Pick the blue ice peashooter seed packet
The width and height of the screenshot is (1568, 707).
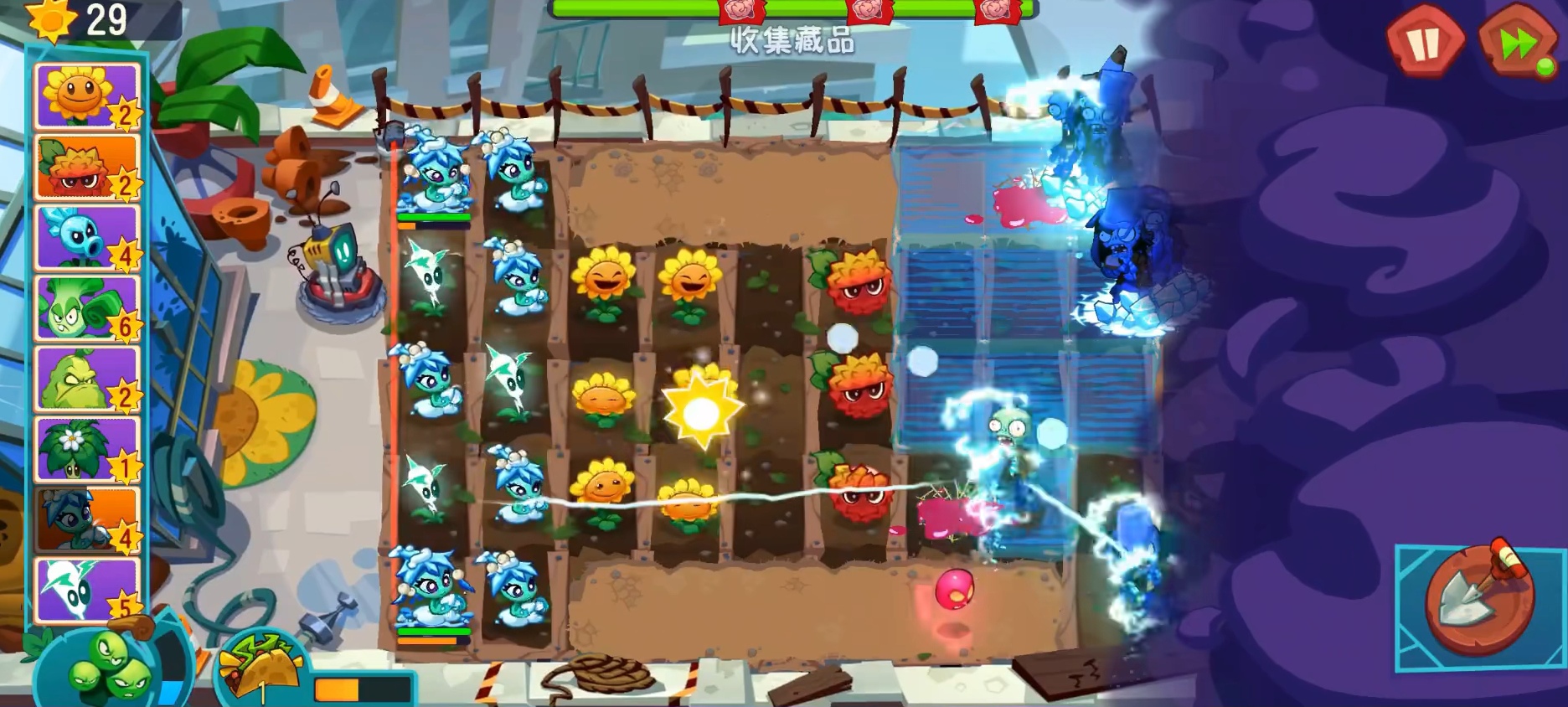click(x=86, y=238)
